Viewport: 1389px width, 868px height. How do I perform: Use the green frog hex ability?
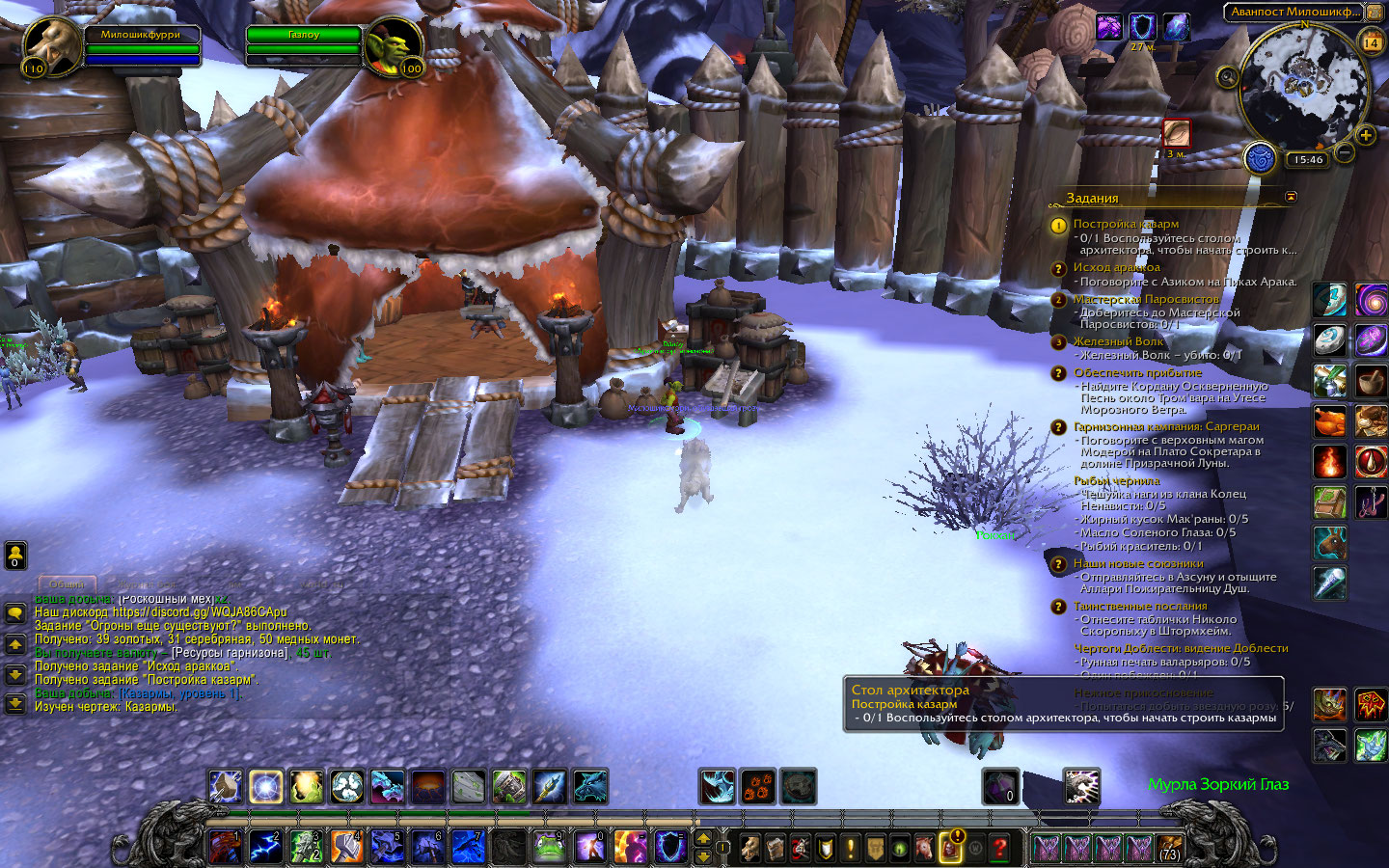coord(549,847)
